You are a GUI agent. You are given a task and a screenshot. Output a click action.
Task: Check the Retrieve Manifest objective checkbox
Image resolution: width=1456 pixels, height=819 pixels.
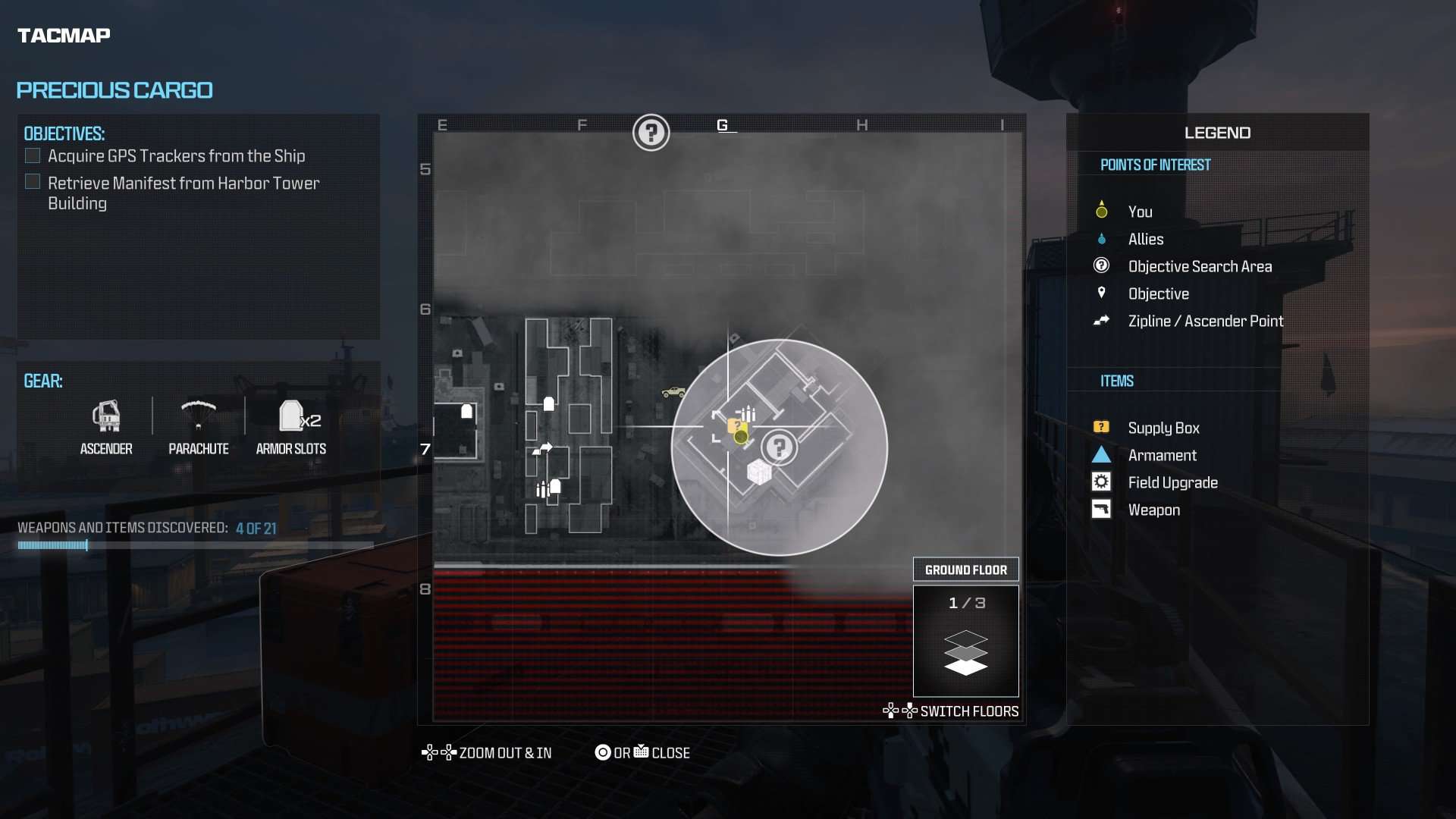(33, 181)
